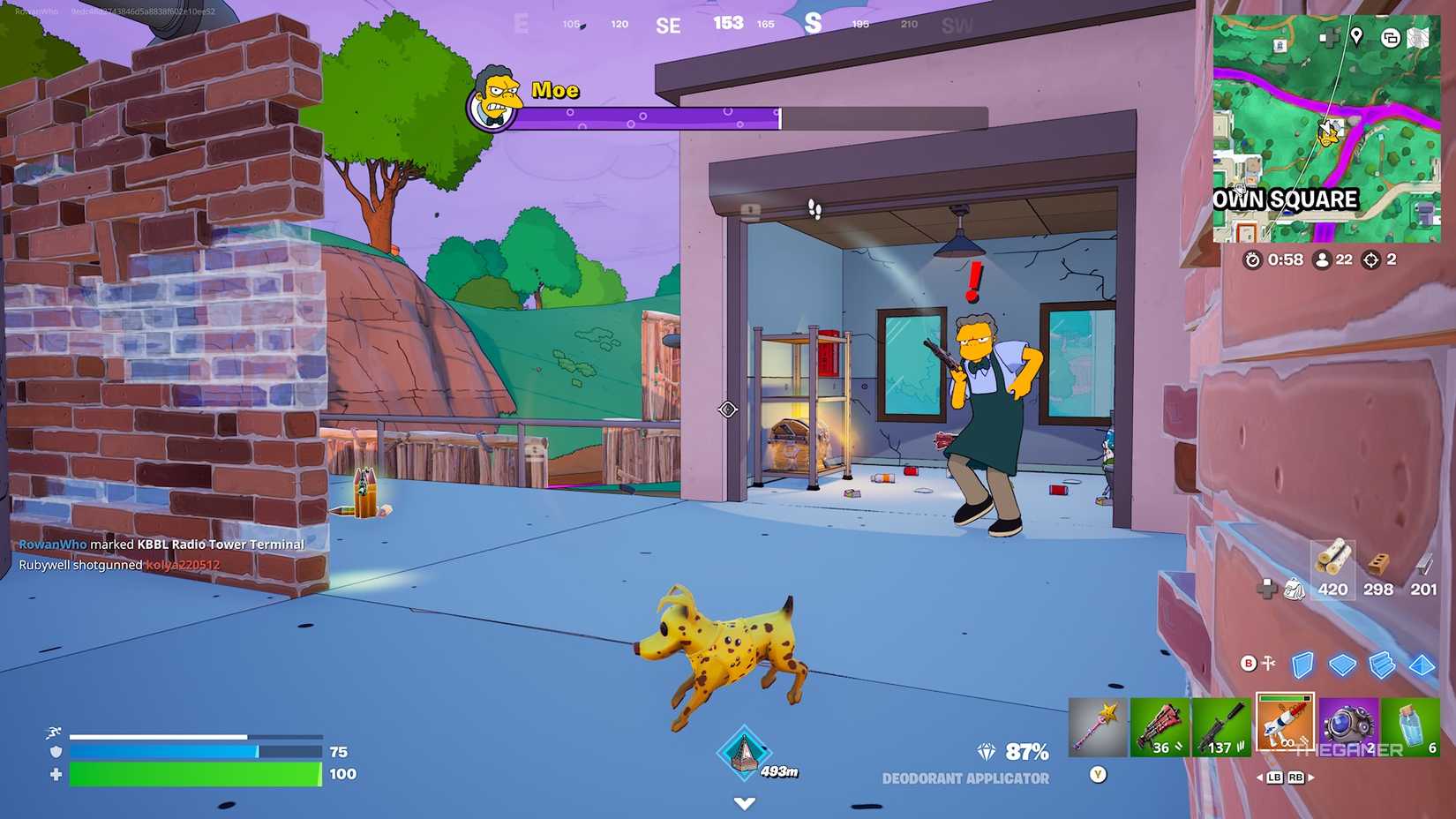Image resolution: width=1456 pixels, height=819 pixels.
Task: Expand the down chevron below the quest marker
Action: [744, 803]
